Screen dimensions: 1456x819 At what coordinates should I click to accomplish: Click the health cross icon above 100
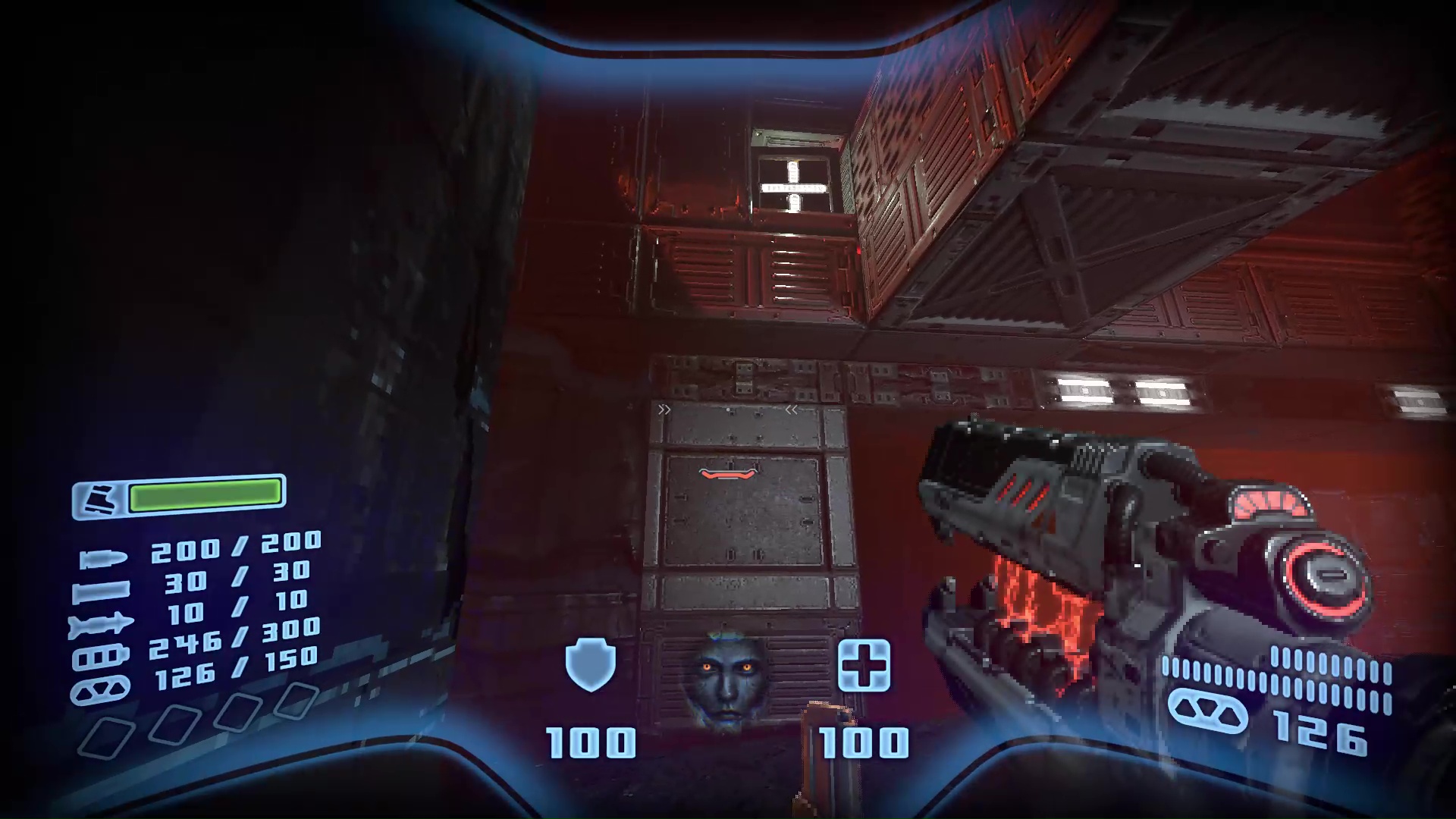pyautogui.click(x=864, y=666)
